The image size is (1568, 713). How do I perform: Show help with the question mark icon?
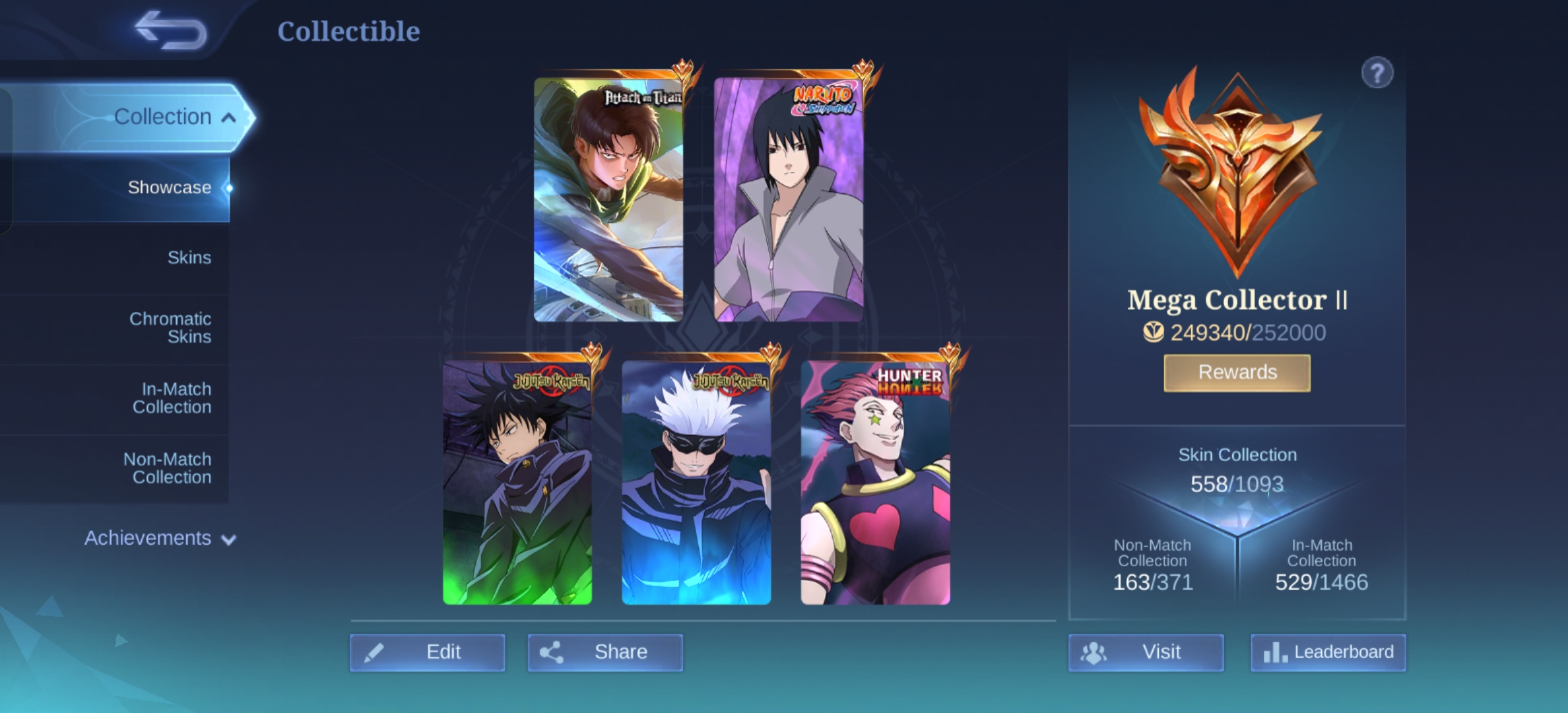pyautogui.click(x=1377, y=73)
